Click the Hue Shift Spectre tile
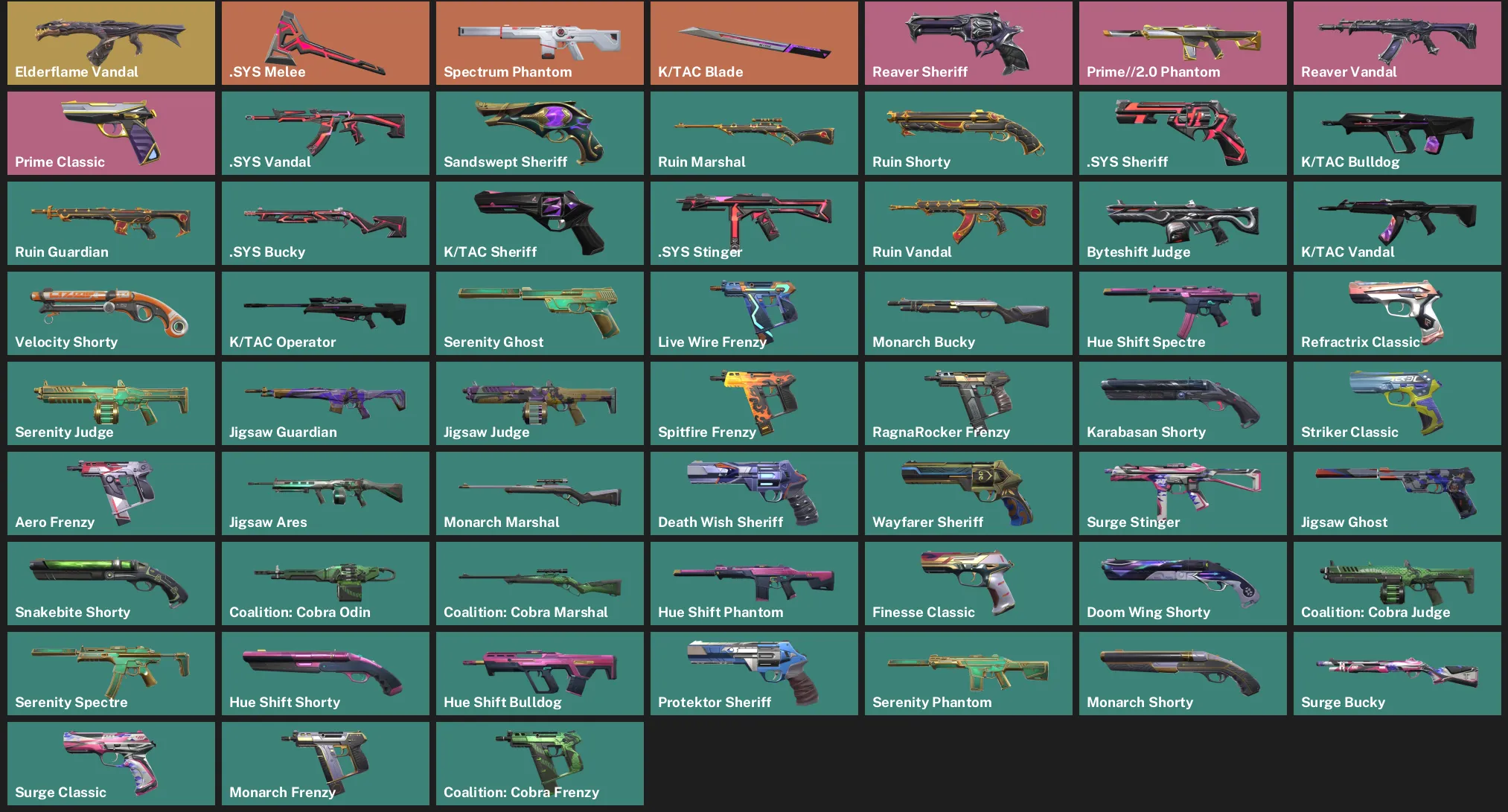Screen dimensions: 1508x812 click(1182, 313)
